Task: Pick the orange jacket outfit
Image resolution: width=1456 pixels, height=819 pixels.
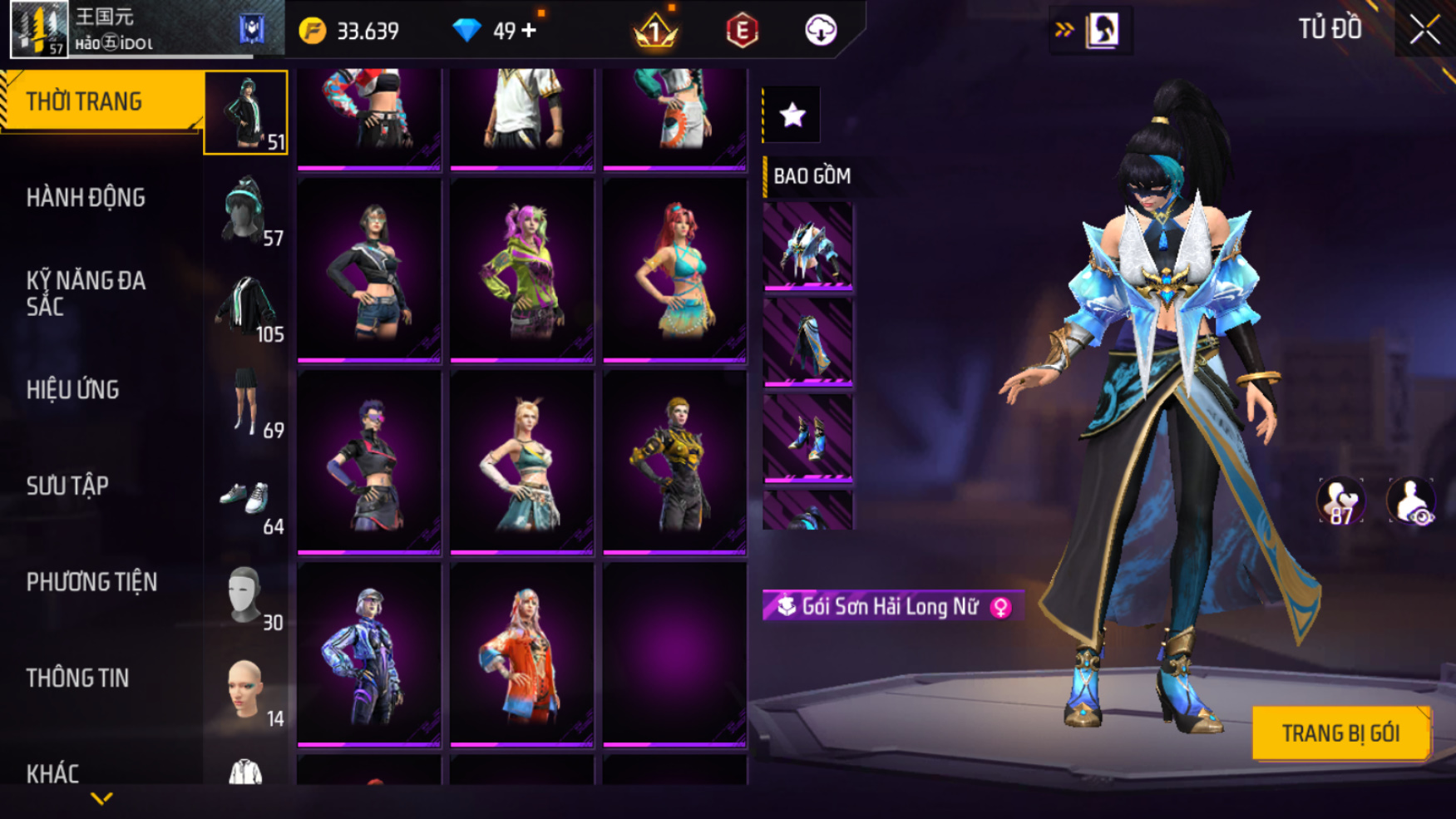Action: click(521, 654)
